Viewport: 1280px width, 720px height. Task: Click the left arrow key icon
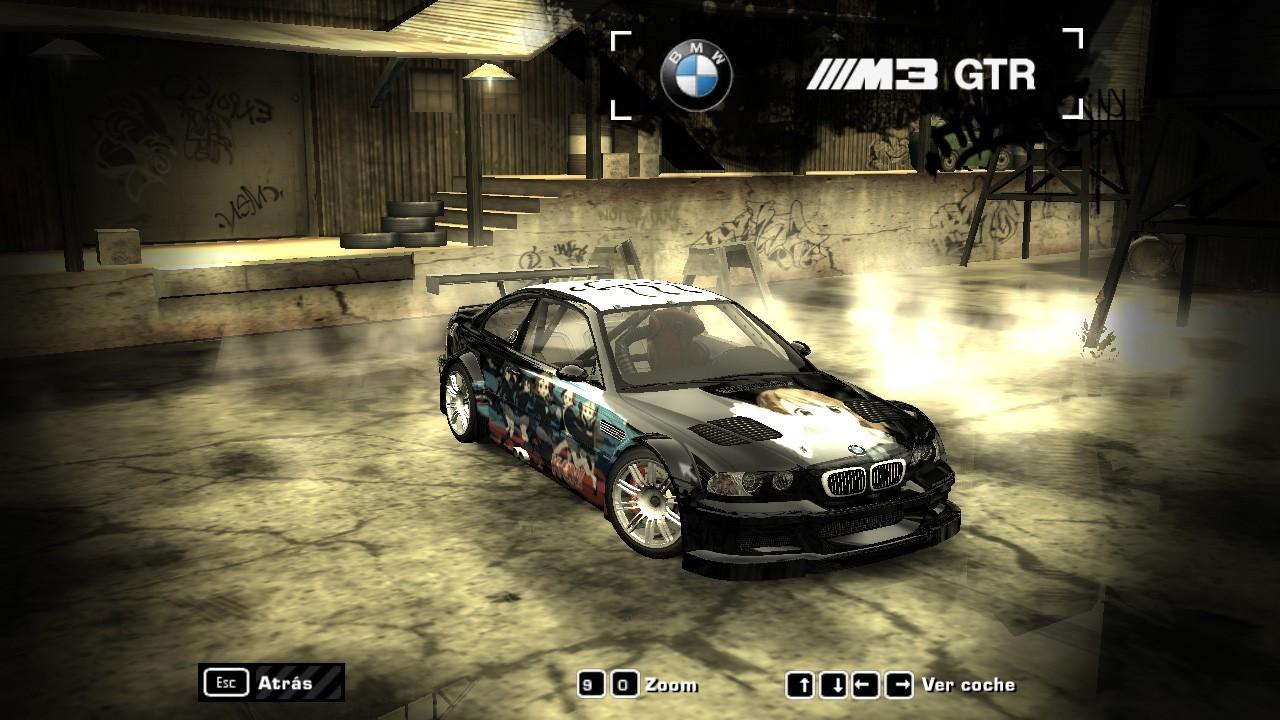coord(867,685)
